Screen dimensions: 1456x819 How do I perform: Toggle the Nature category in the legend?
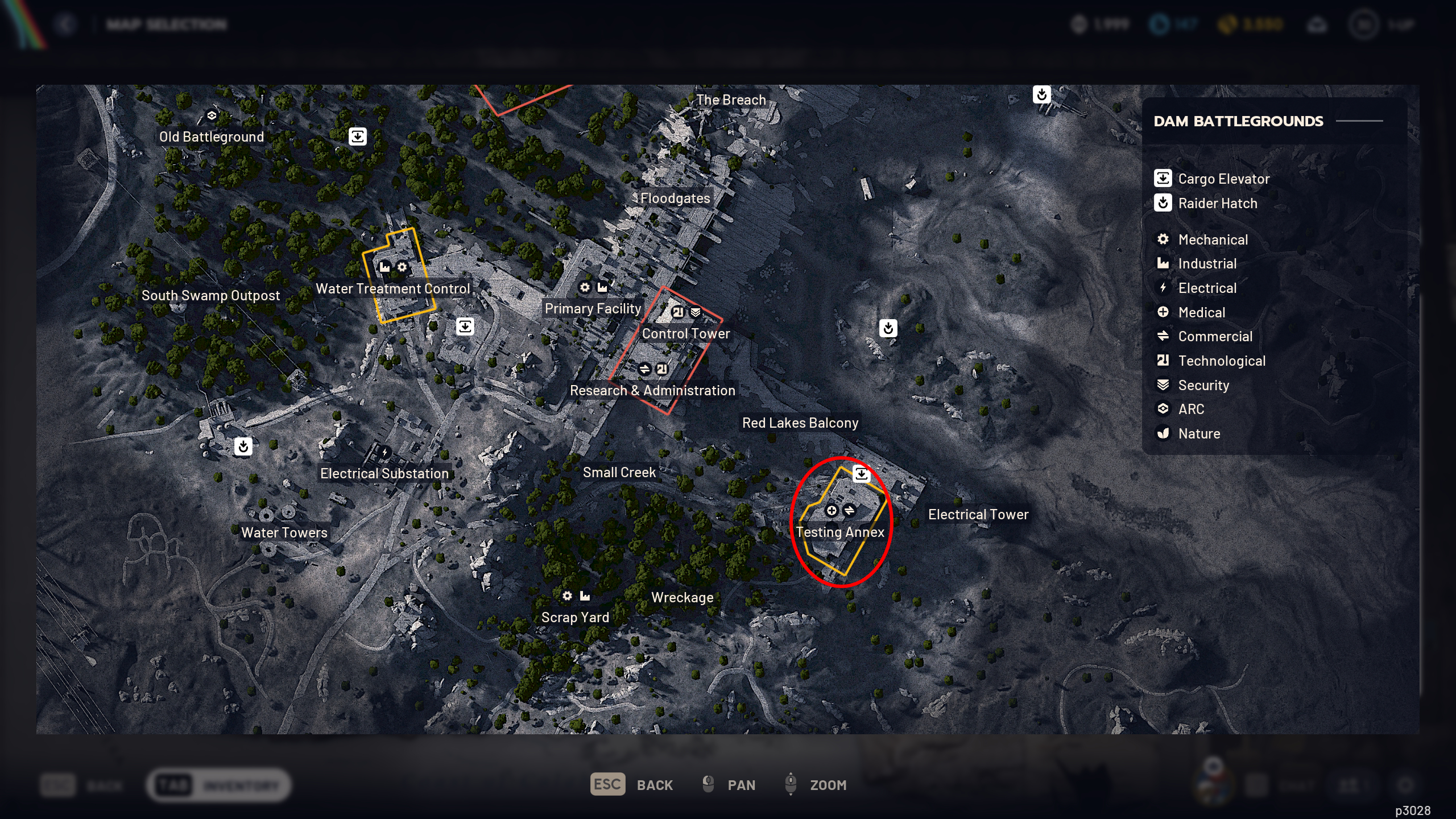point(1198,433)
